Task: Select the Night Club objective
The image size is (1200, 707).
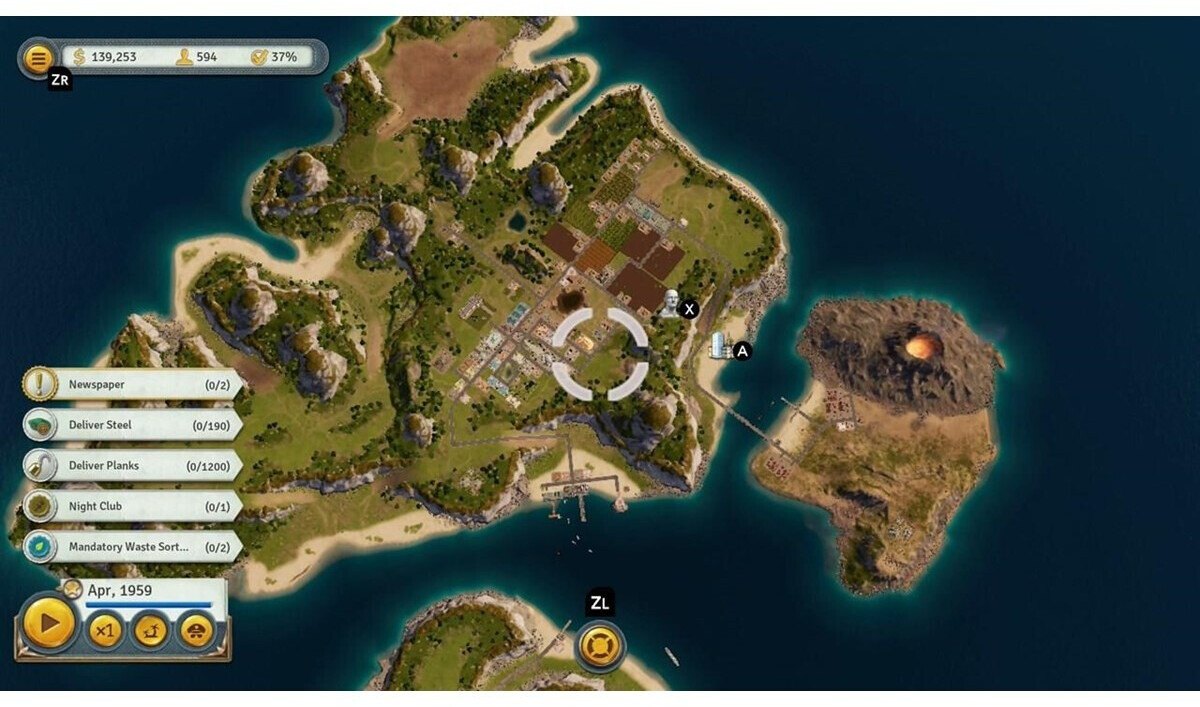Action: pos(130,507)
